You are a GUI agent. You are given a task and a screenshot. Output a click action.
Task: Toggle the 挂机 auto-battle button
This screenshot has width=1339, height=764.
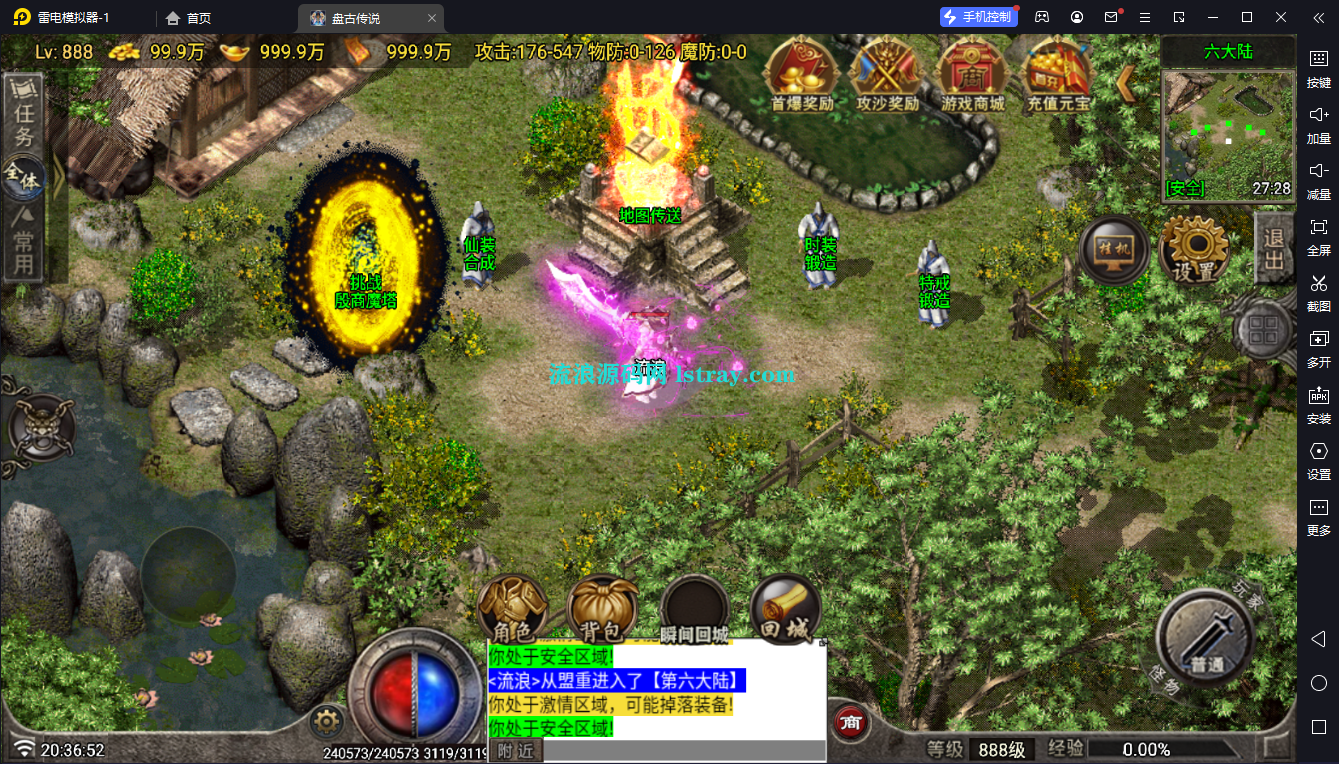pyautogui.click(x=1114, y=250)
